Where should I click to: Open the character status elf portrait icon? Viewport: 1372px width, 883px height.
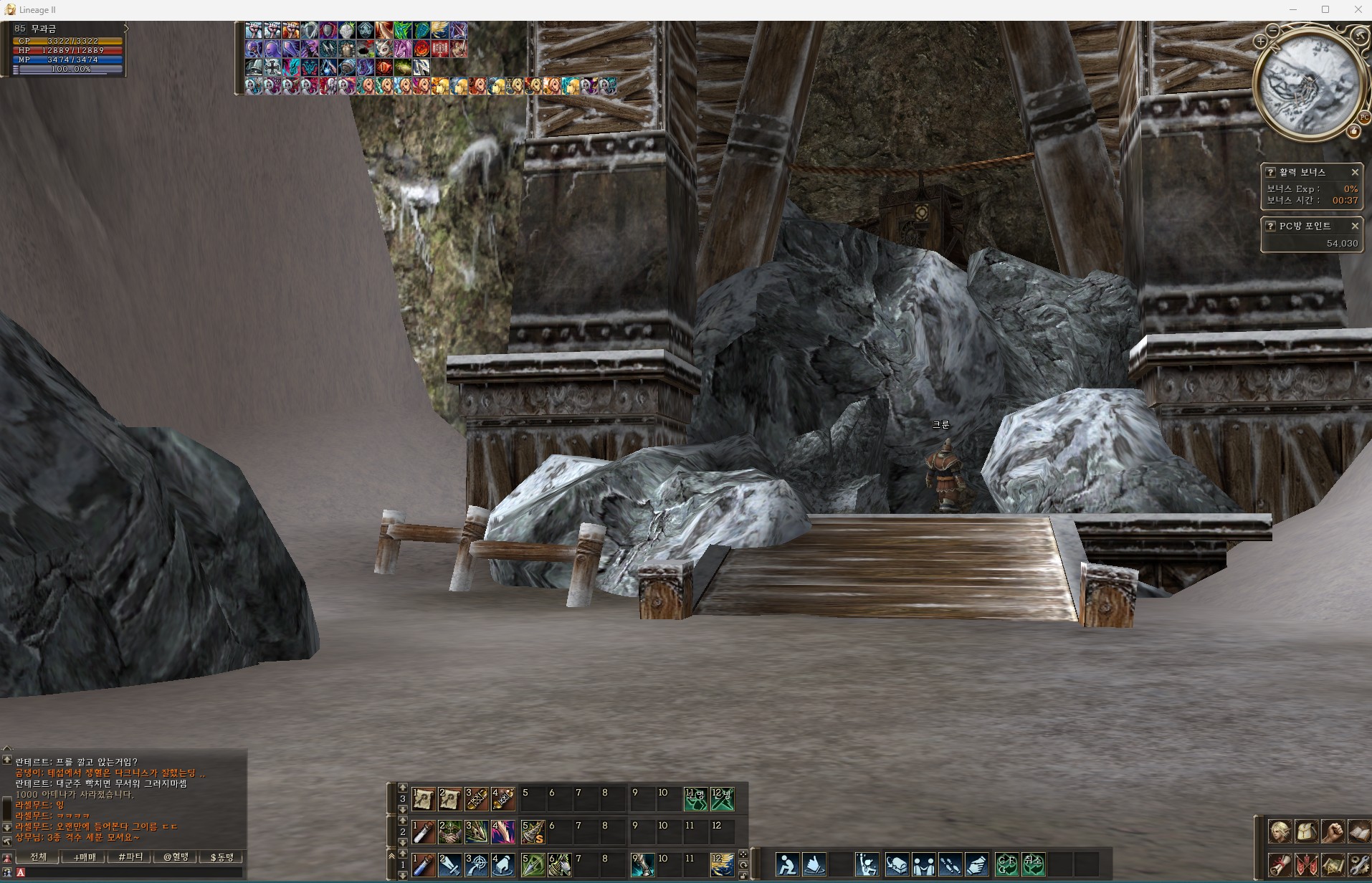[1280, 832]
